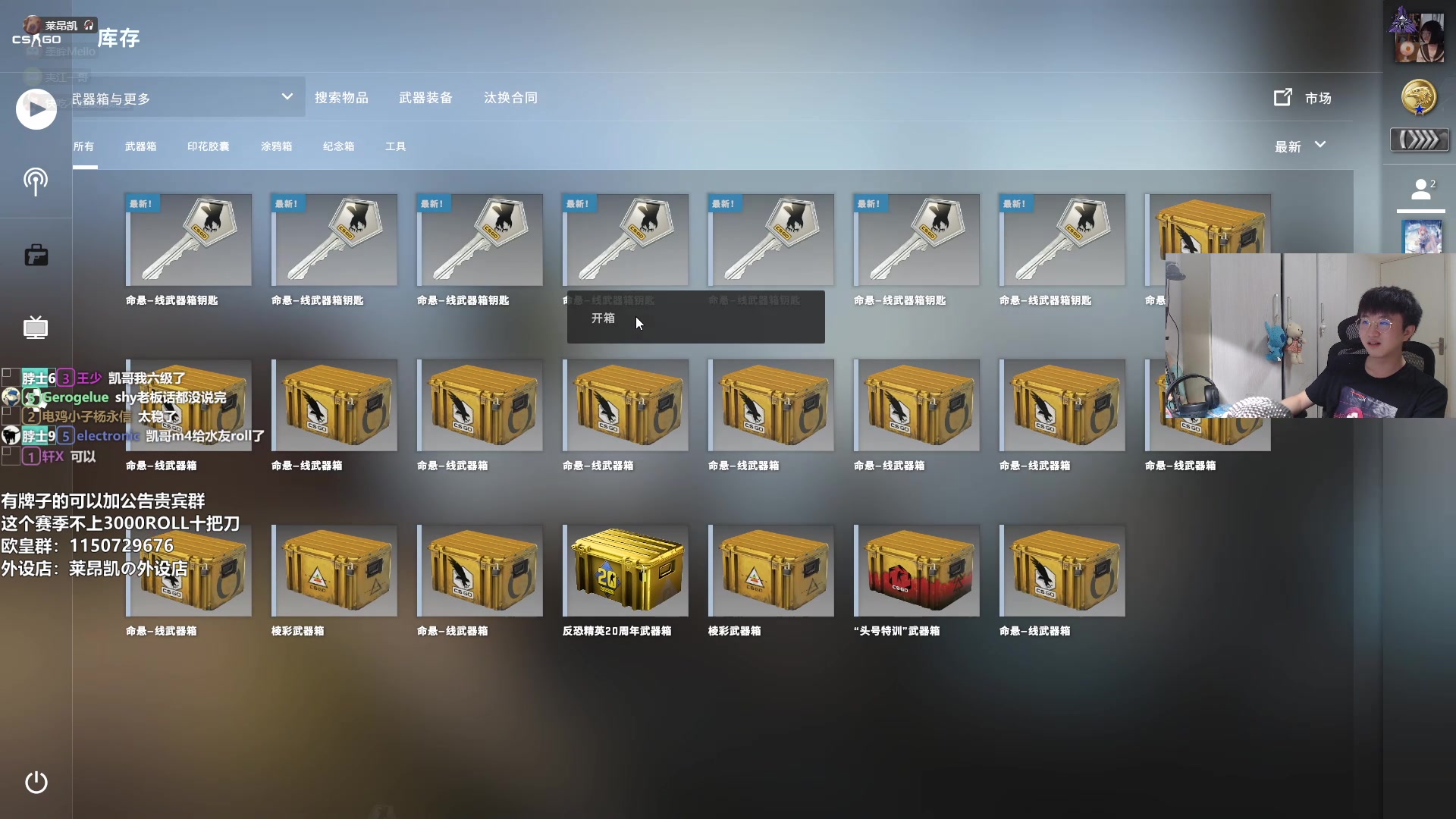Switch to the 武器箱 tab
The height and width of the screenshot is (819, 1456).
(140, 146)
